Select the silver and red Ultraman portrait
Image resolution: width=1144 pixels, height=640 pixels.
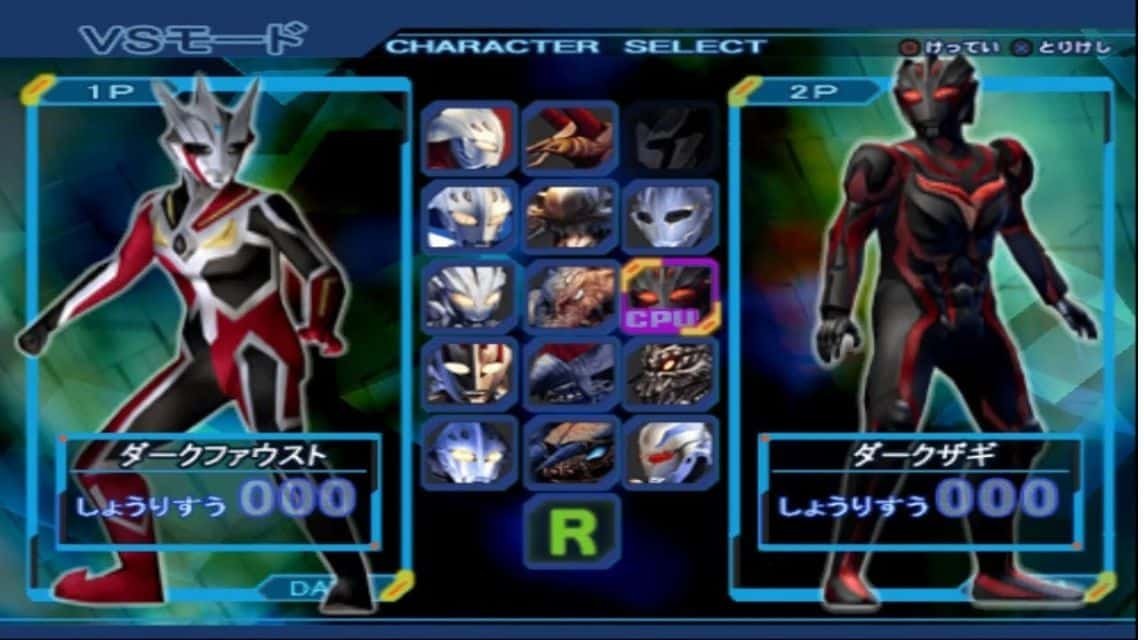[x=469, y=138]
